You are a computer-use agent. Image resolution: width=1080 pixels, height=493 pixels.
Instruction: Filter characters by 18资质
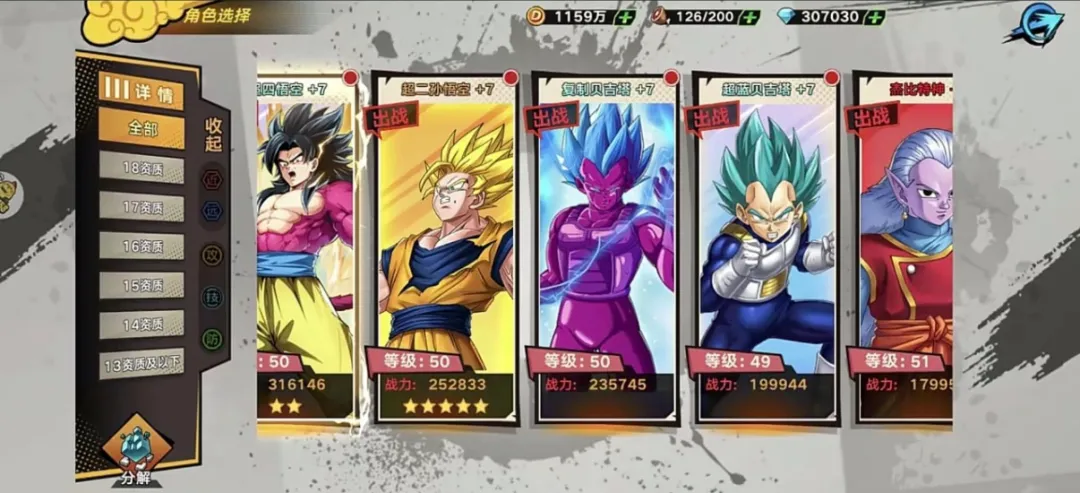pos(141,168)
